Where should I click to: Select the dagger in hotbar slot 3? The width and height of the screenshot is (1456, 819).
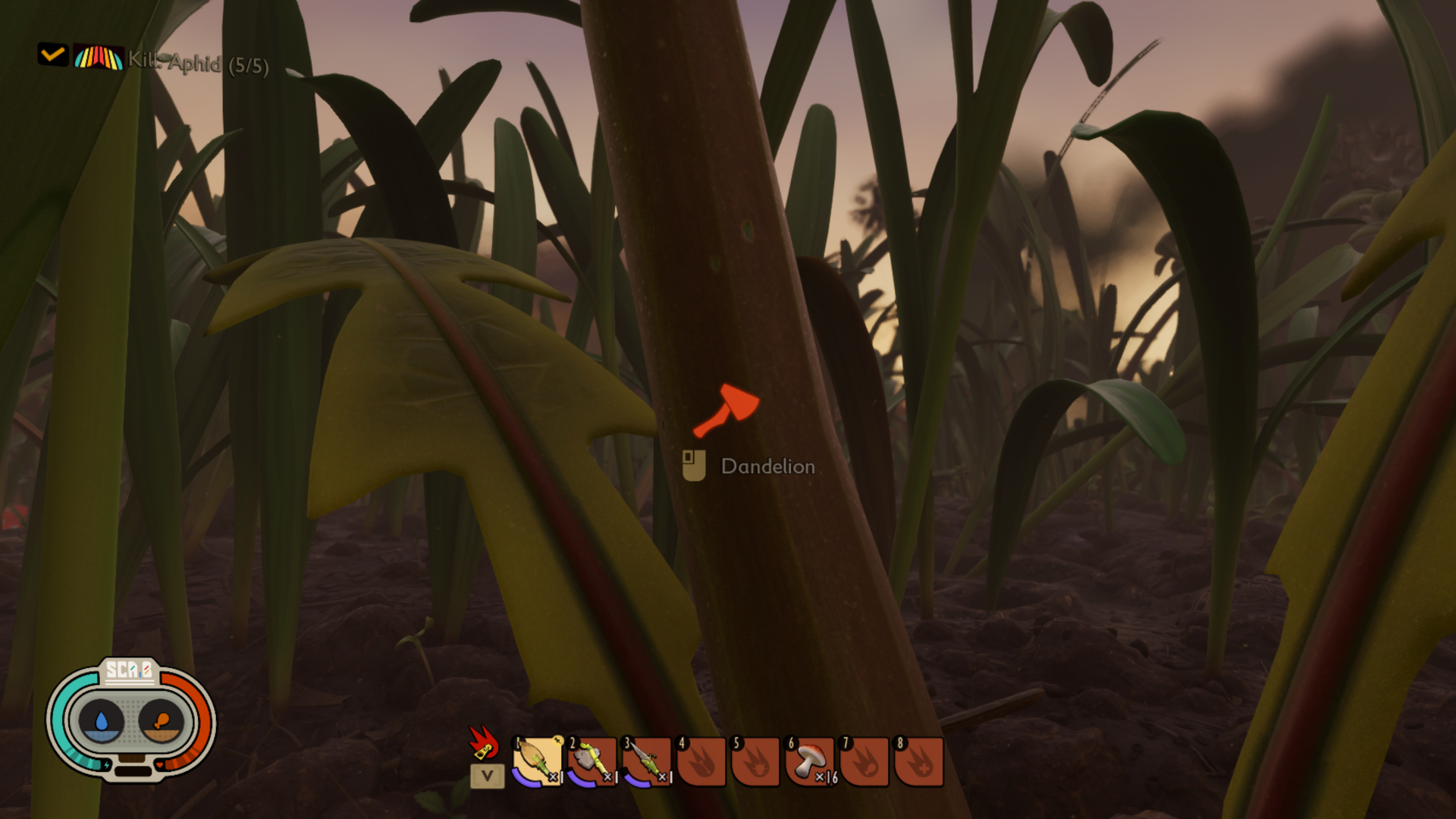coord(648,760)
